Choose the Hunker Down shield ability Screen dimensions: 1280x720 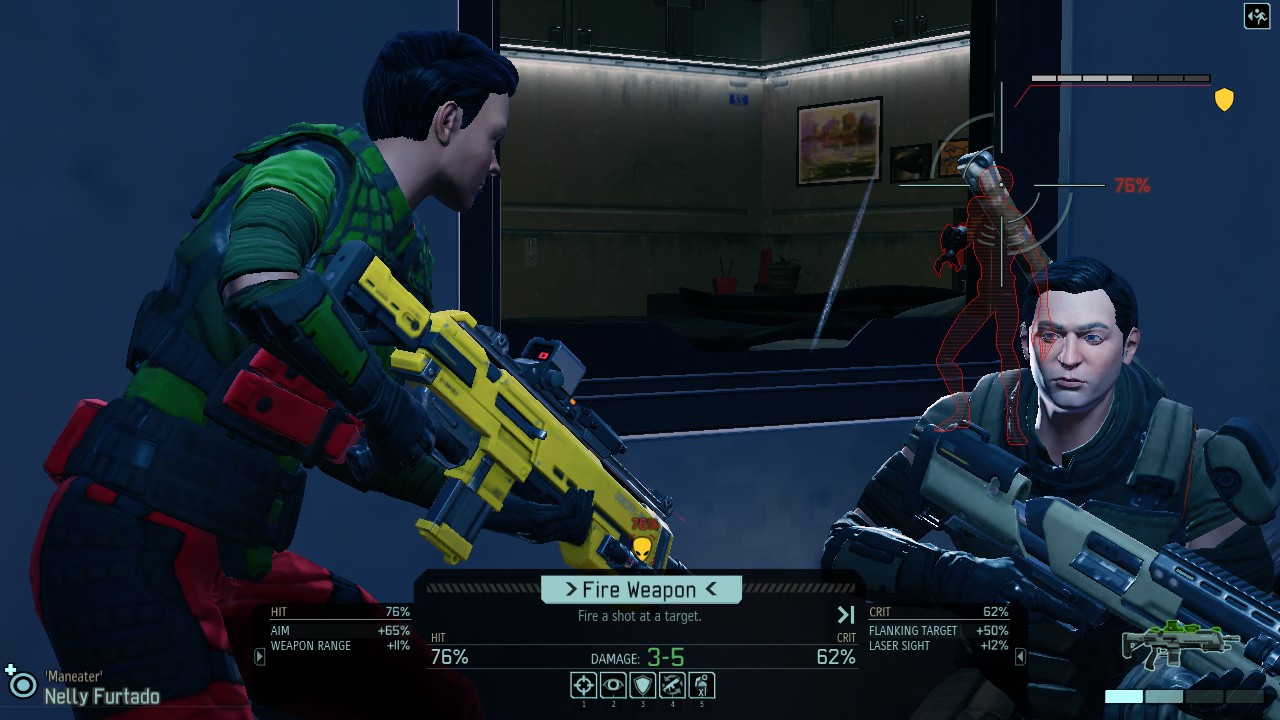(x=643, y=685)
